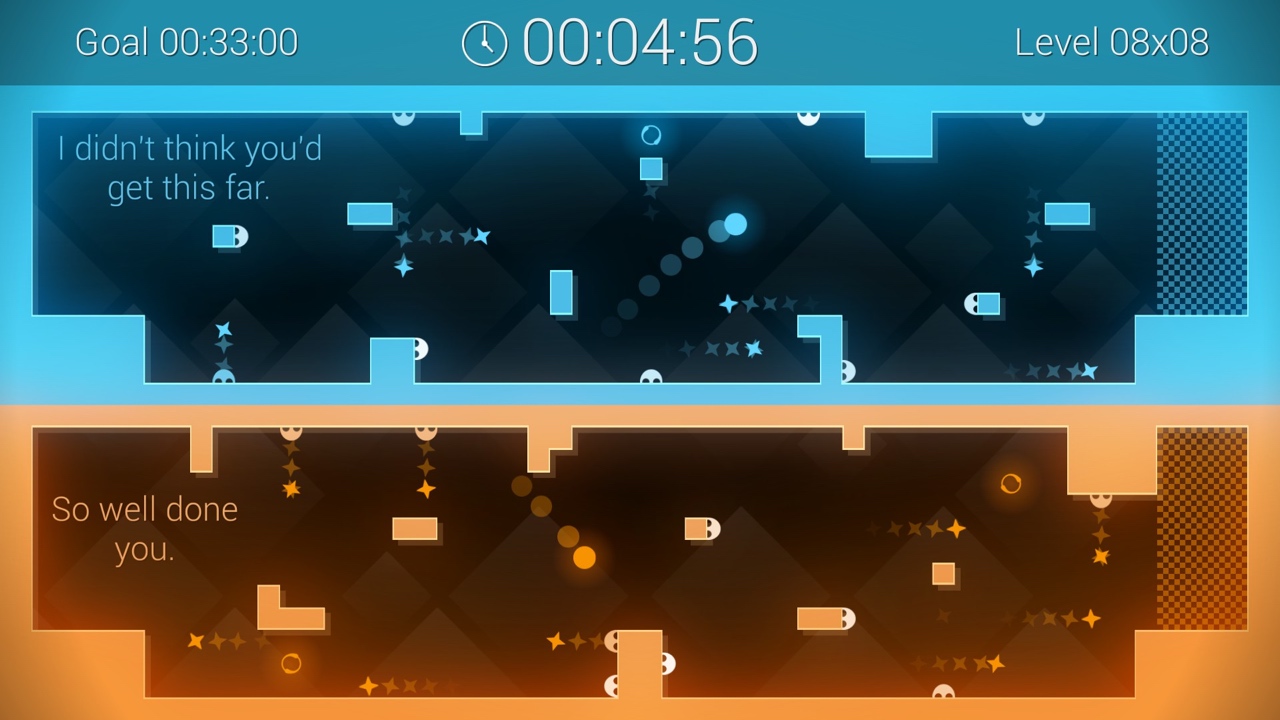Screen dimensions: 1280x720
Task: Click the orange bullet enemy near the level center
Action: (x=701, y=526)
